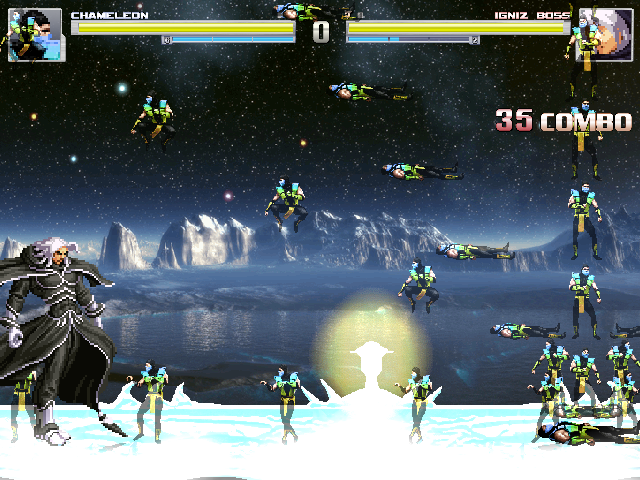Screen dimensions: 640x480
Task: Click Chameleon's character portrait
Action: pyautogui.click(x=35, y=35)
